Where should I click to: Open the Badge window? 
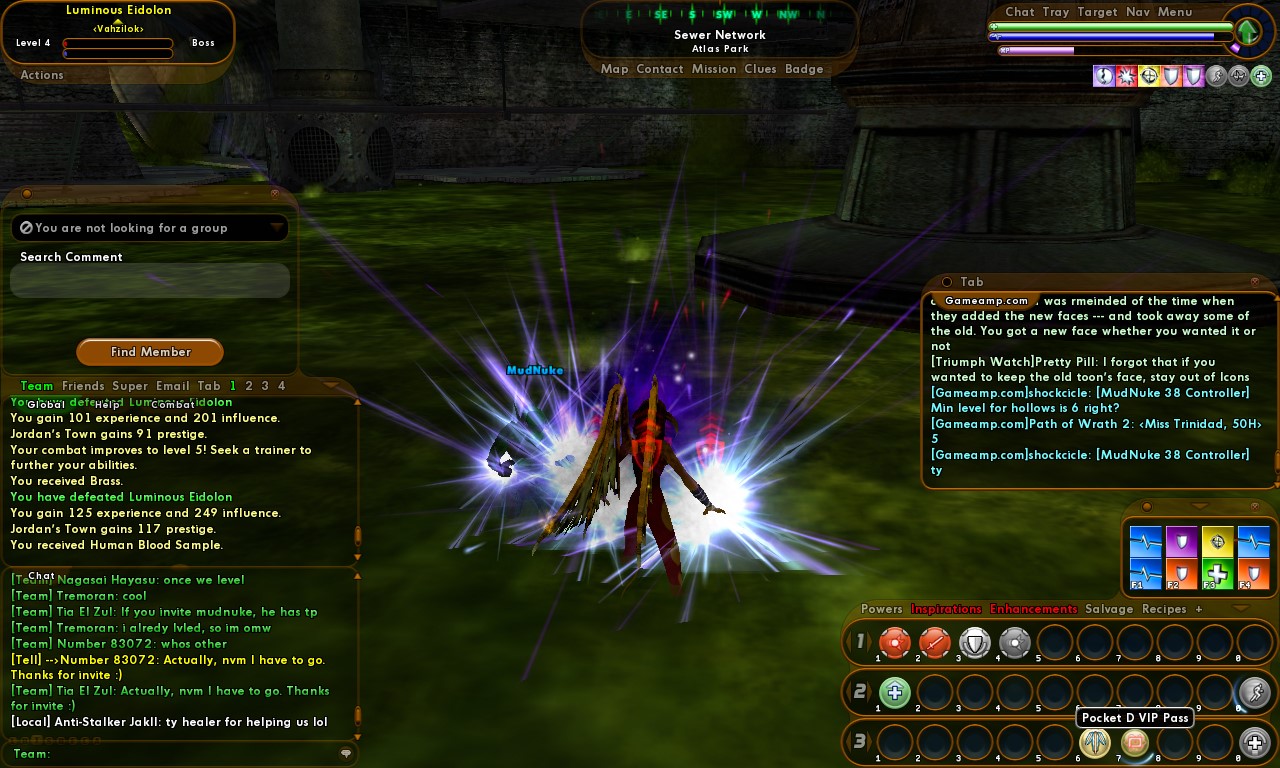coord(804,69)
